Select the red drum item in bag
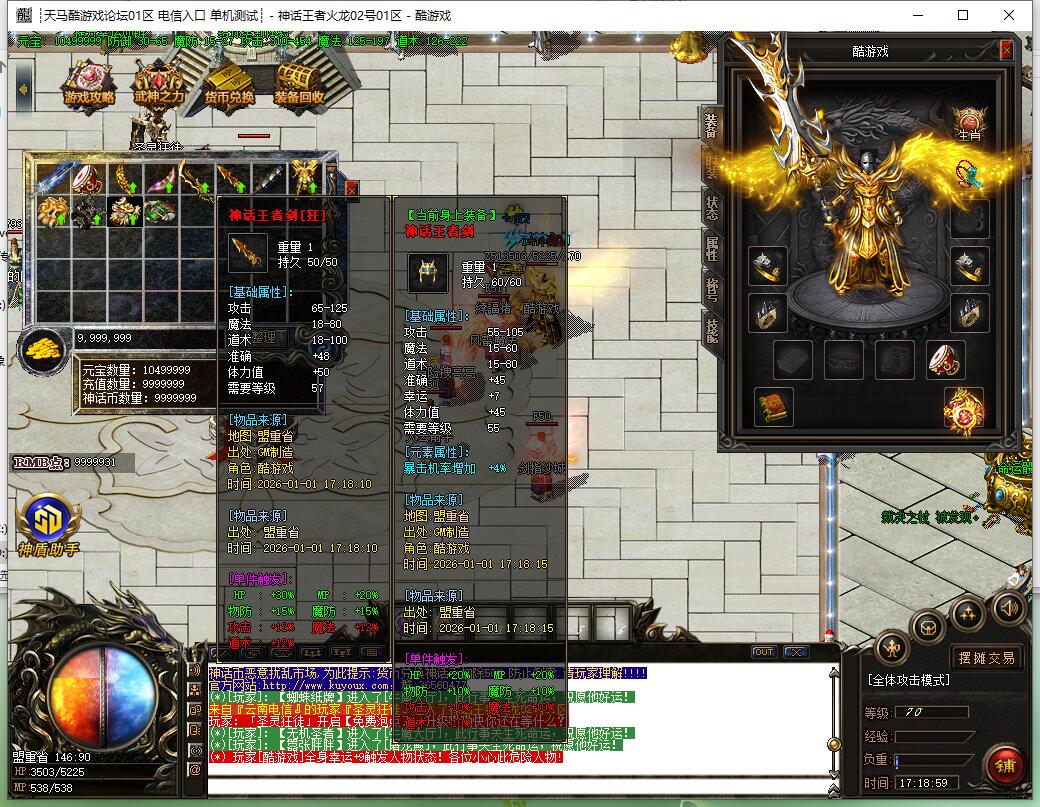This screenshot has height=807, width=1040. 88,180
